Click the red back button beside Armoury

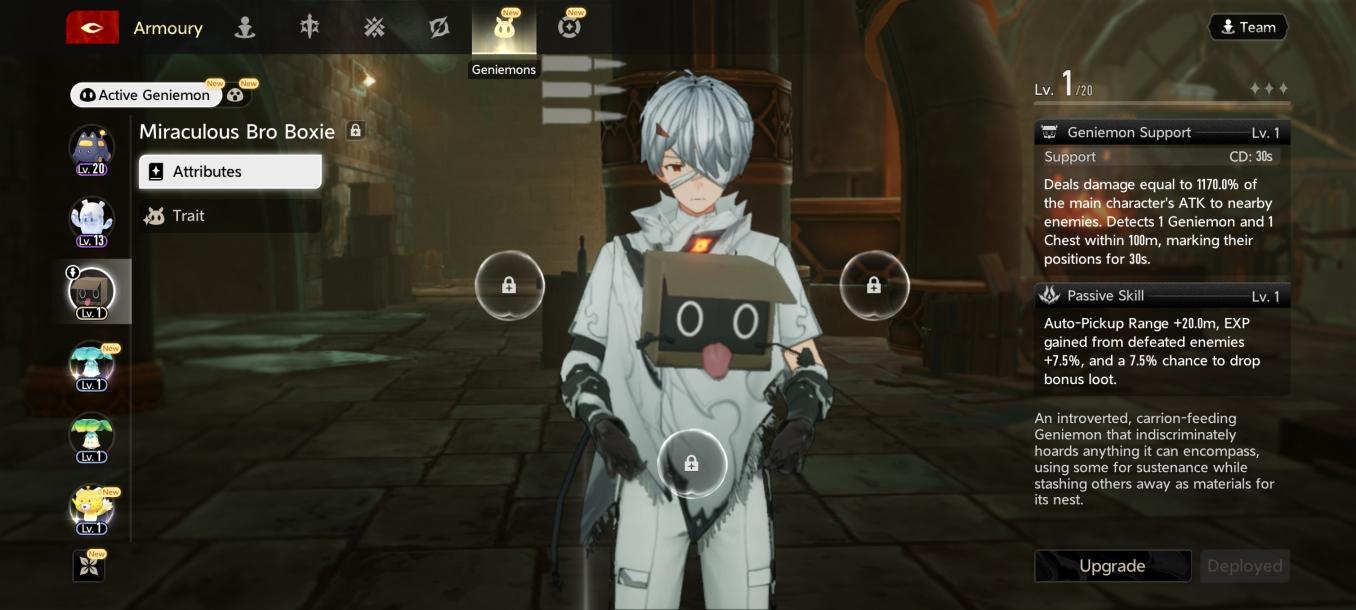click(92, 28)
